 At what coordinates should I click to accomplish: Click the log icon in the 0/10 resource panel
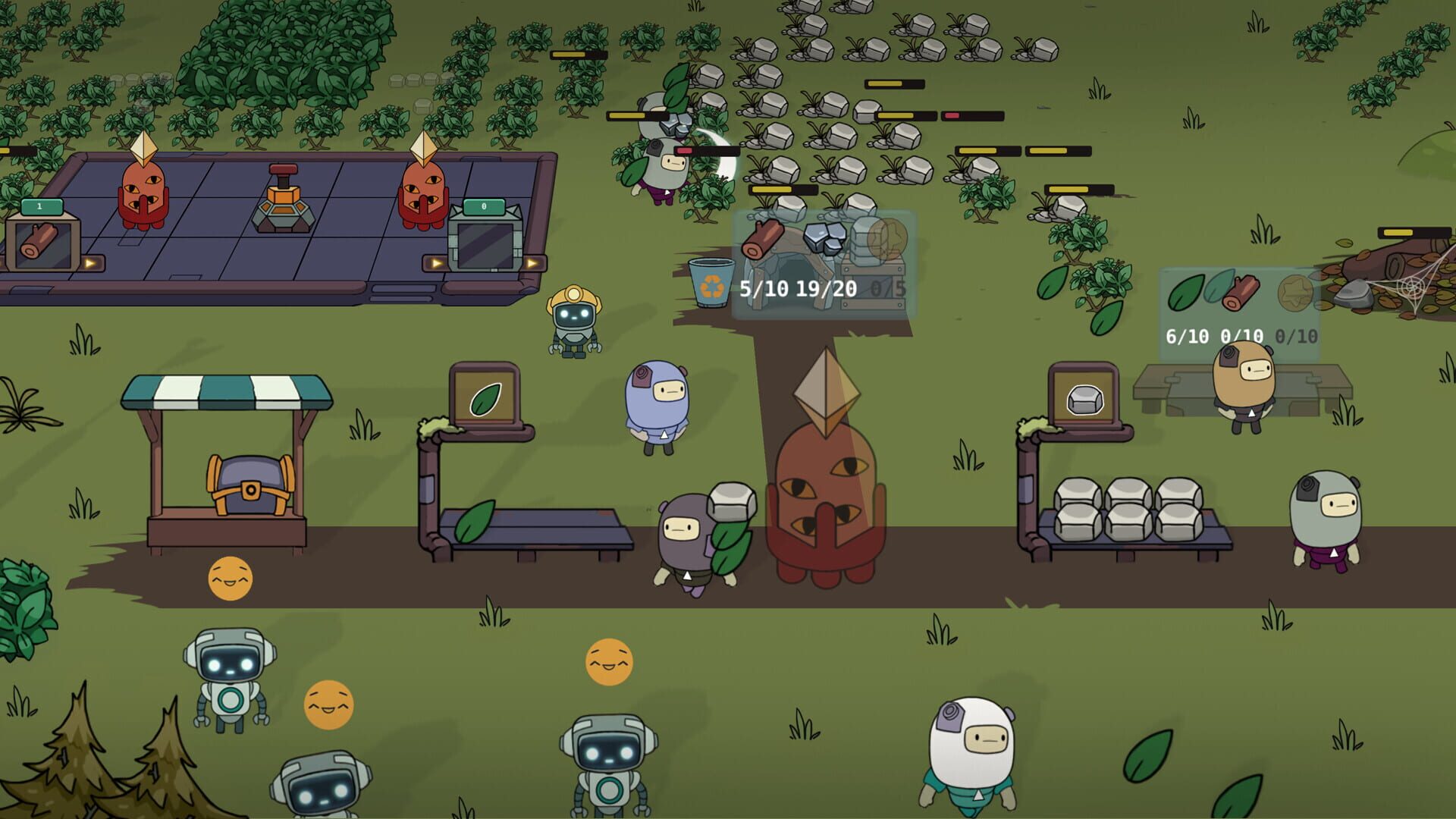(x=1241, y=293)
